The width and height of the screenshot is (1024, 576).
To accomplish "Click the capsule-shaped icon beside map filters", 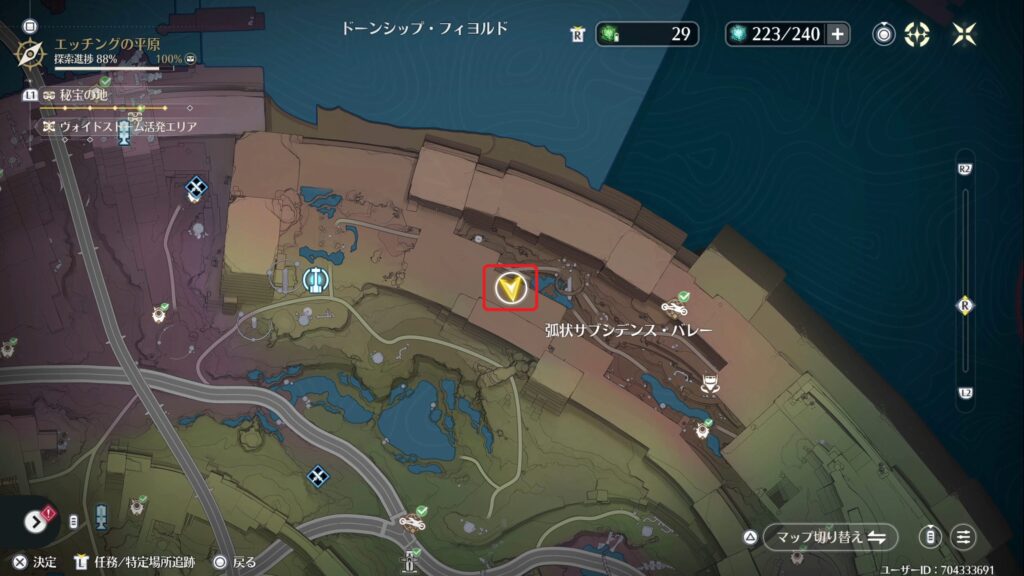I will (931, 537).
